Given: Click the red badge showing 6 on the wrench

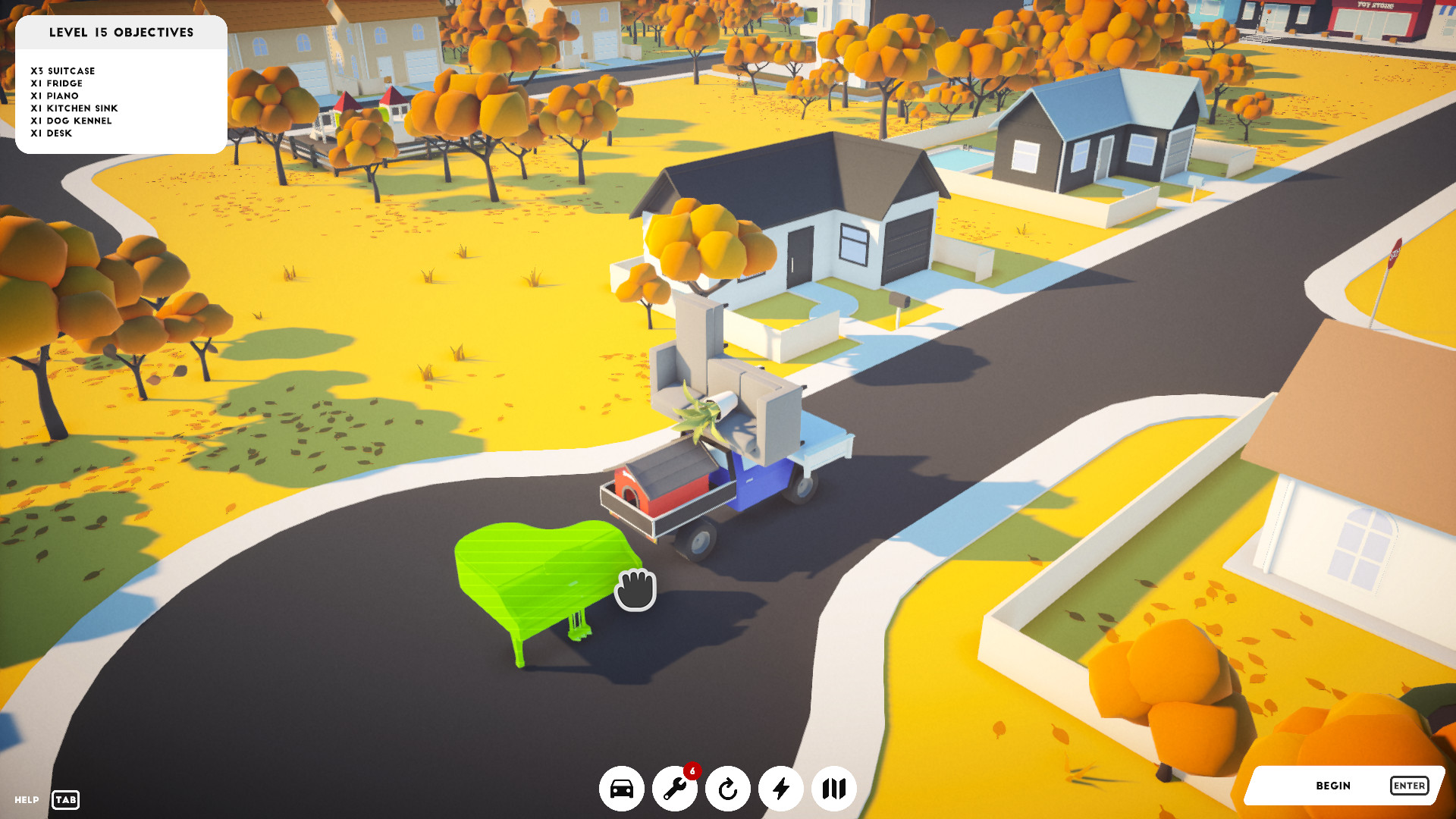Looking at the screenshot, I should click(x=692, y=769).
